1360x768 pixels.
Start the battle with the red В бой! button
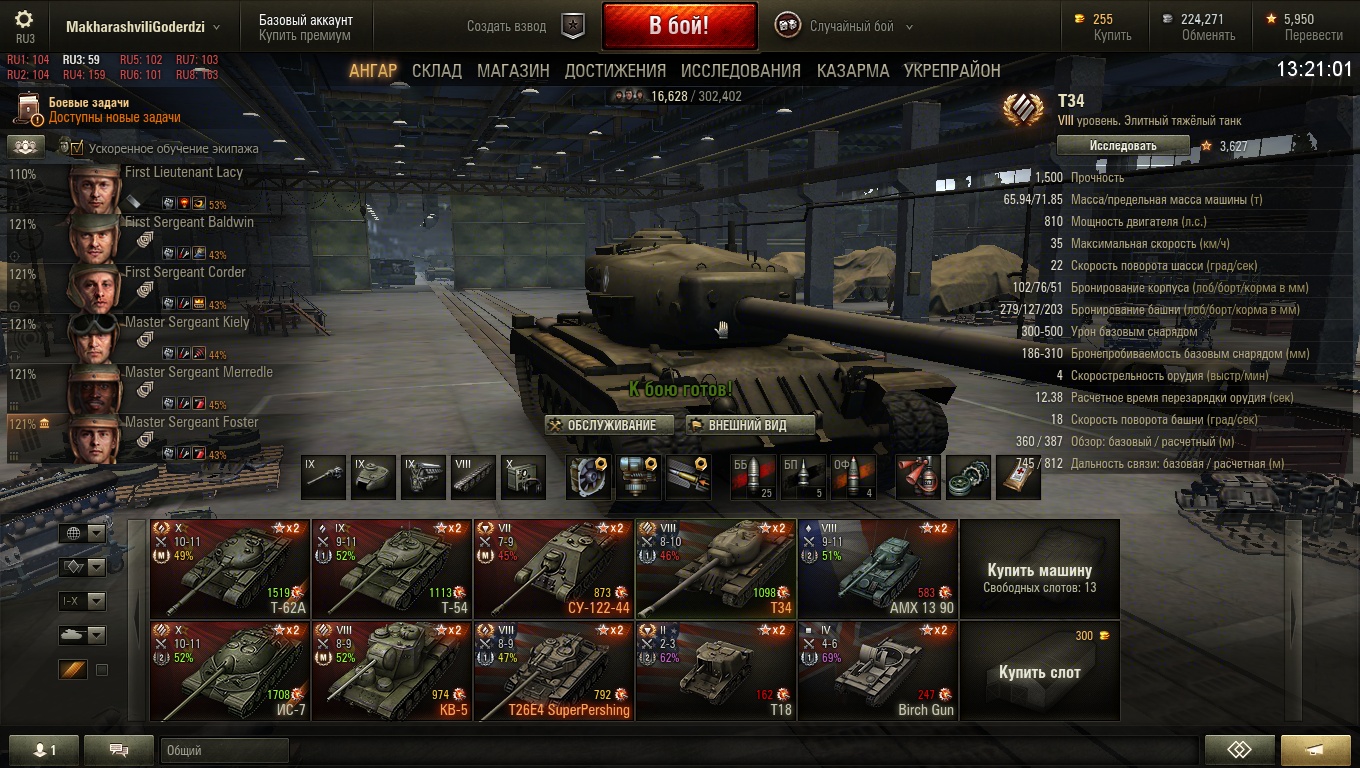point(679,27)
